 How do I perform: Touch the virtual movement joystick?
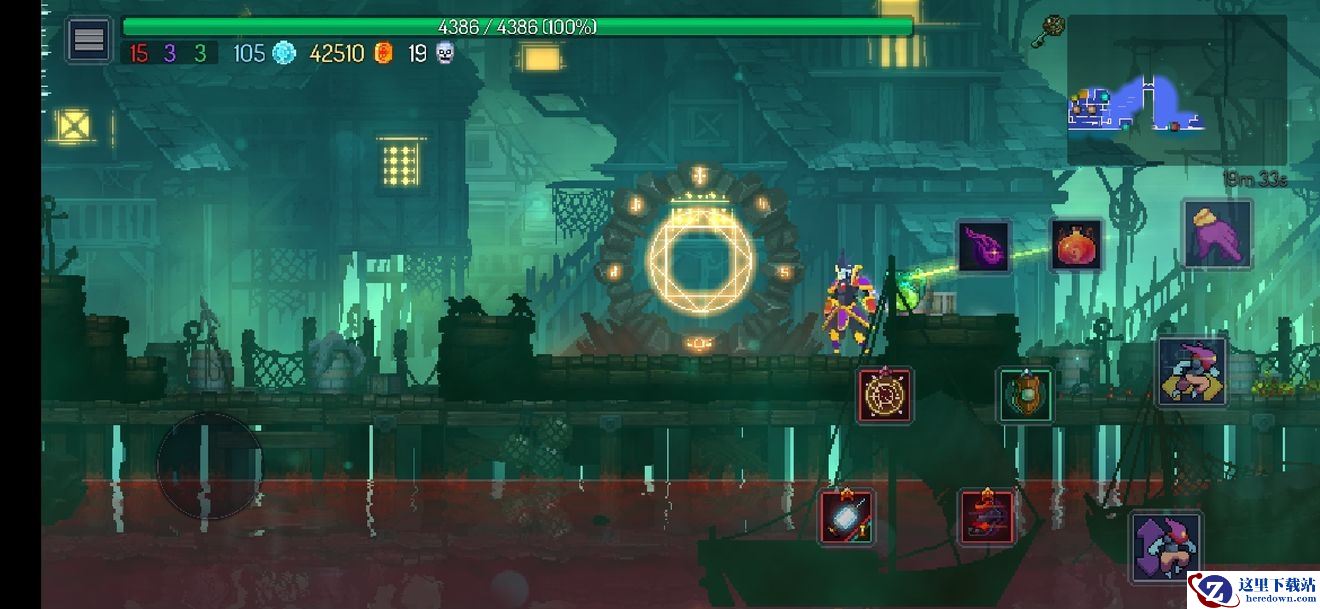[x=210, y=464]
